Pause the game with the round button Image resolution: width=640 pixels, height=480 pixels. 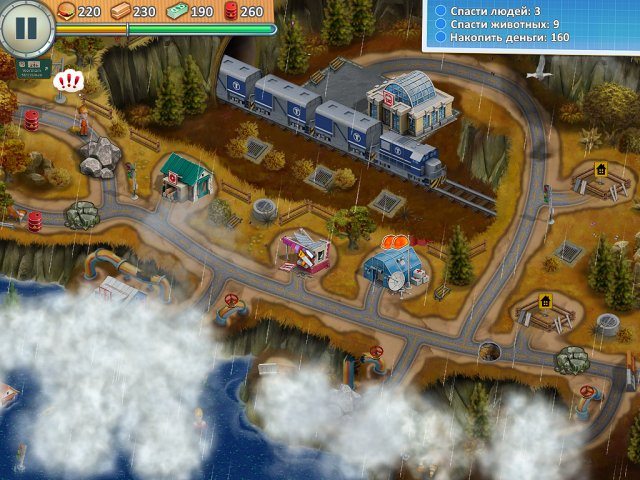pyautogui.click(x=25, y=27)
